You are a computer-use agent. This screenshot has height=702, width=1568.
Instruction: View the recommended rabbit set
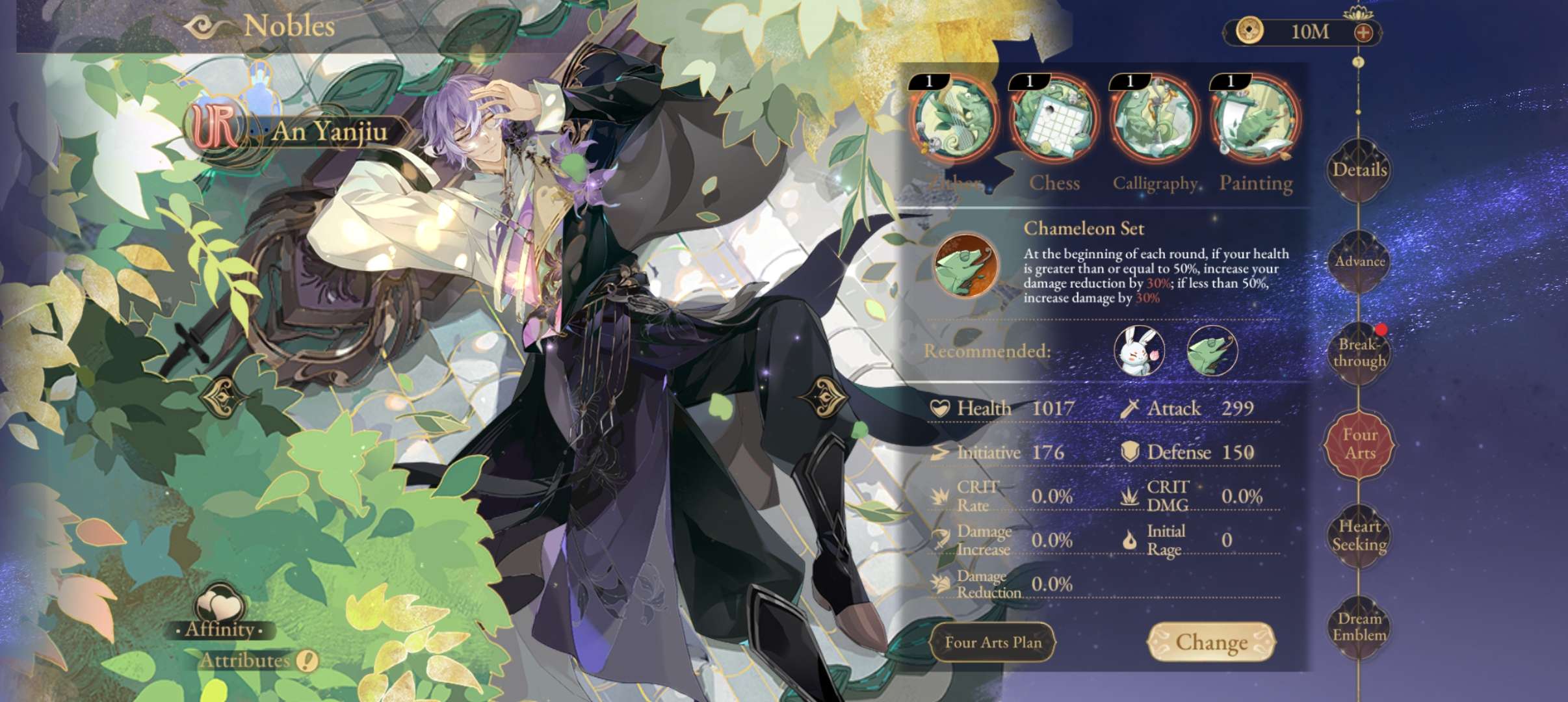(x=1139, y=351)
